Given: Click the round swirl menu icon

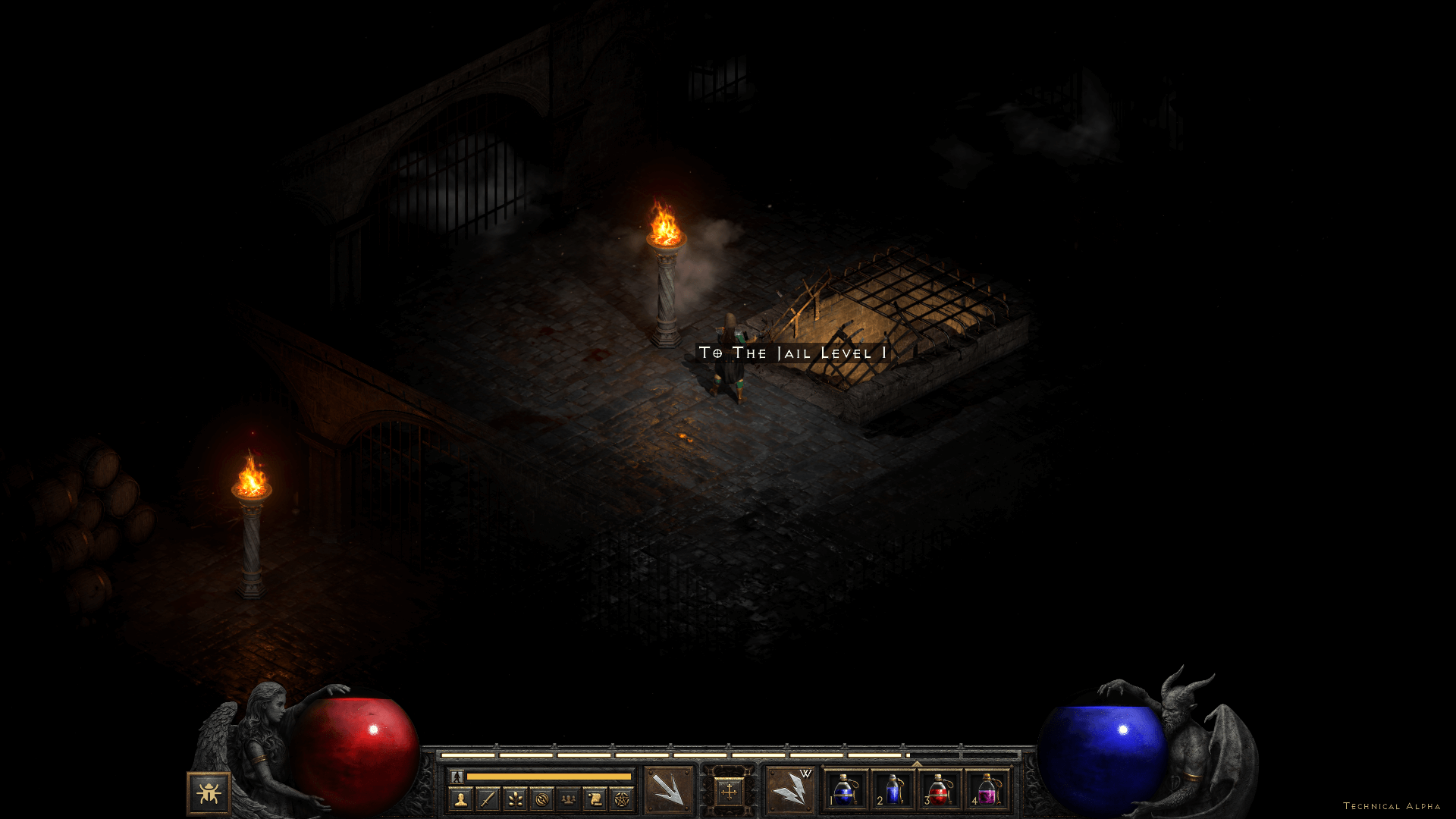Looking at the screenshot, I should (x=541, y=799).
